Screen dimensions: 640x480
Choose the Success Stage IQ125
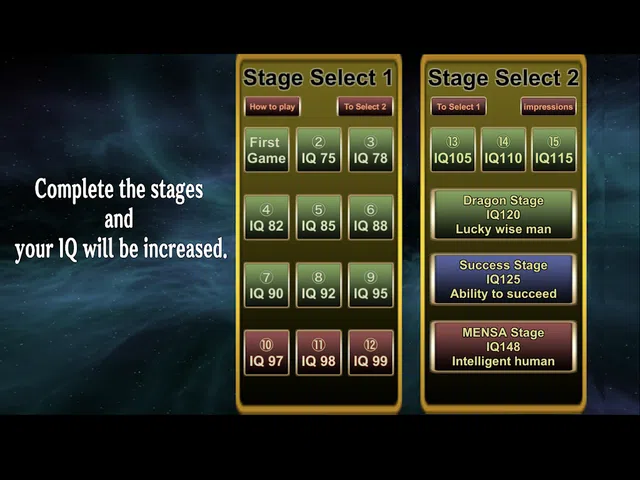[503, 280]
